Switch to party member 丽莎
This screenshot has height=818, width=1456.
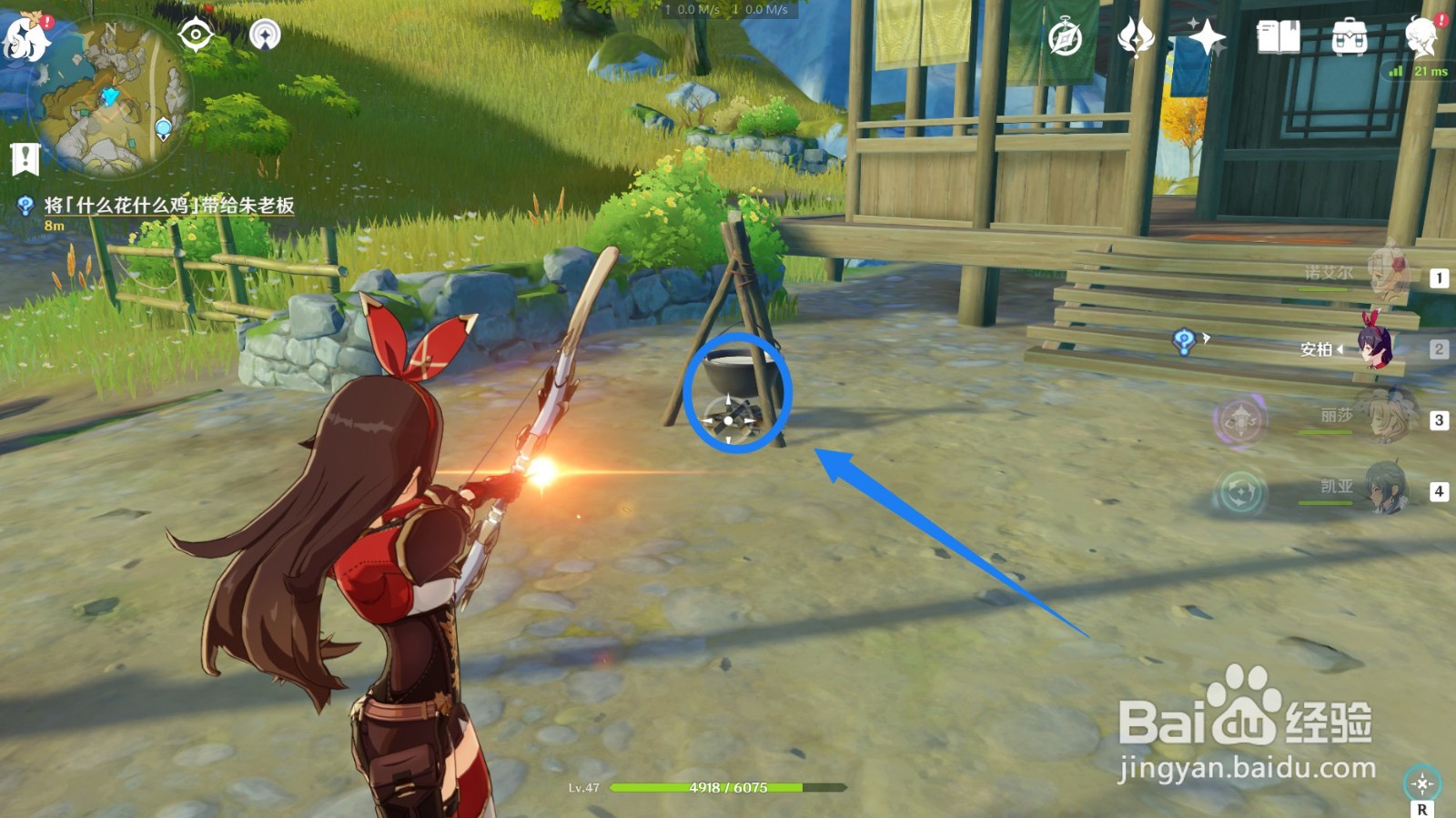tap(1385, 416)
